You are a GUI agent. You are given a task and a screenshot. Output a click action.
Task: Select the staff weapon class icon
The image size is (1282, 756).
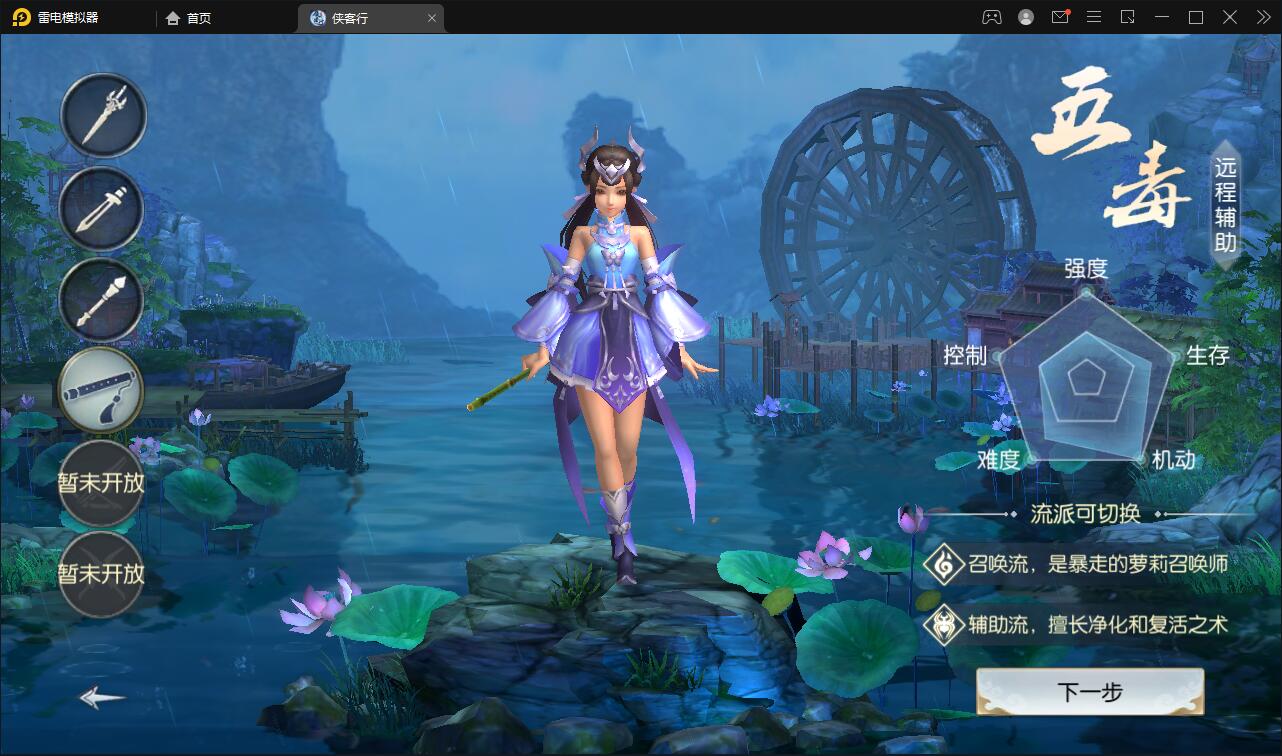[x=103, y=300]
